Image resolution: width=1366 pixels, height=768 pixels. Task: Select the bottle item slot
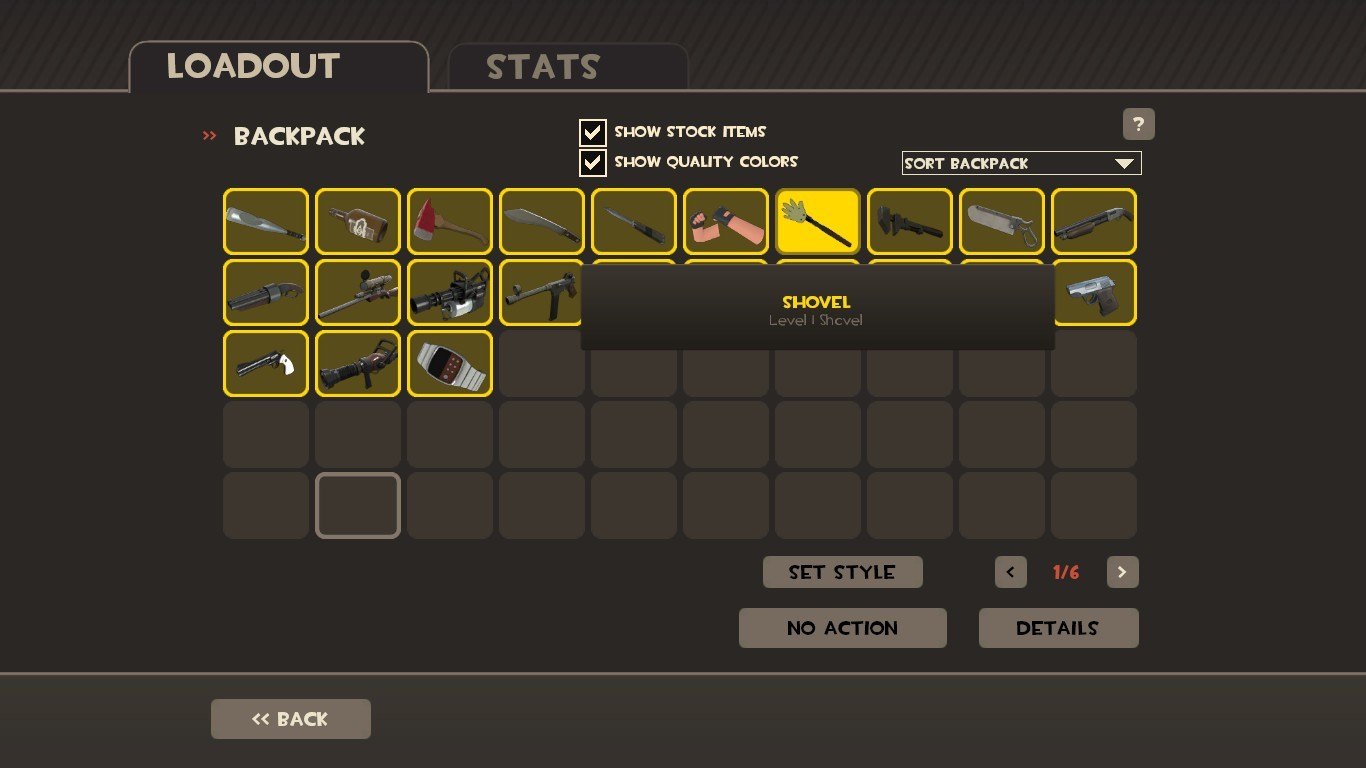358,222
